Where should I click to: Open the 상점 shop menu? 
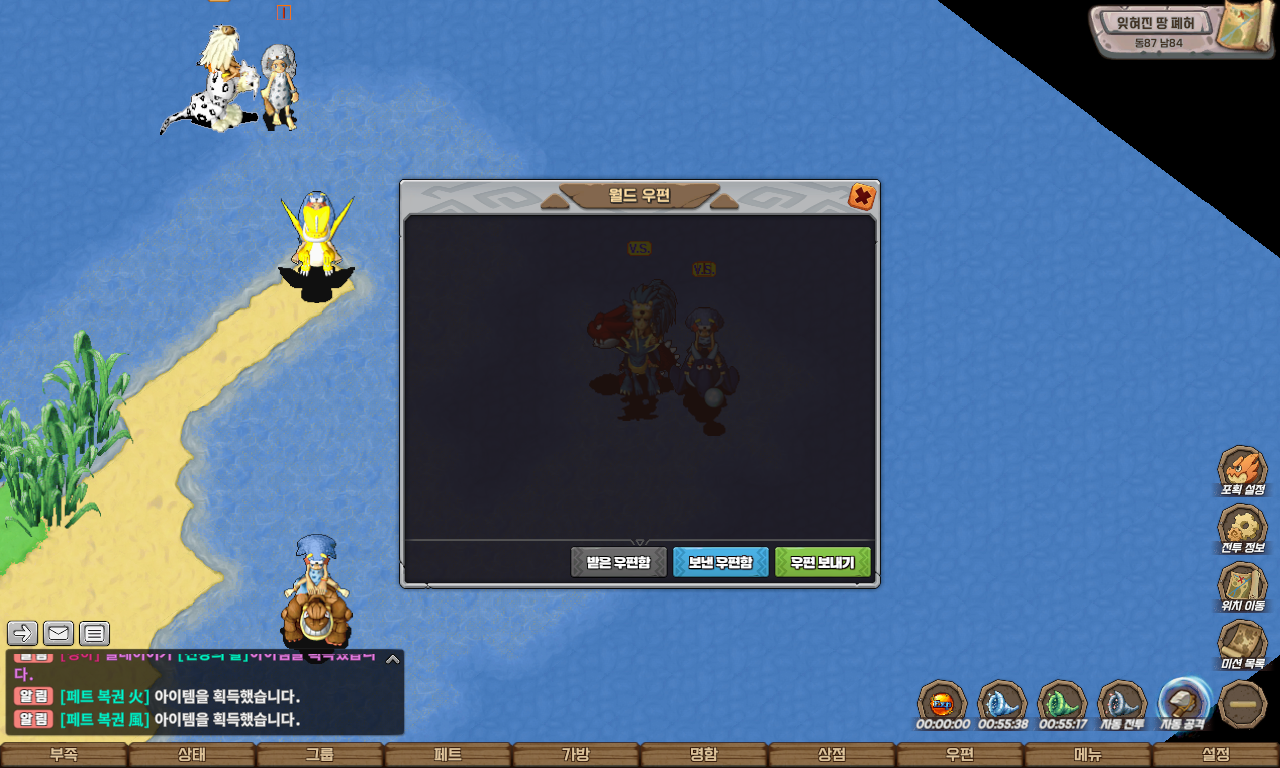(x=832, y=755)
